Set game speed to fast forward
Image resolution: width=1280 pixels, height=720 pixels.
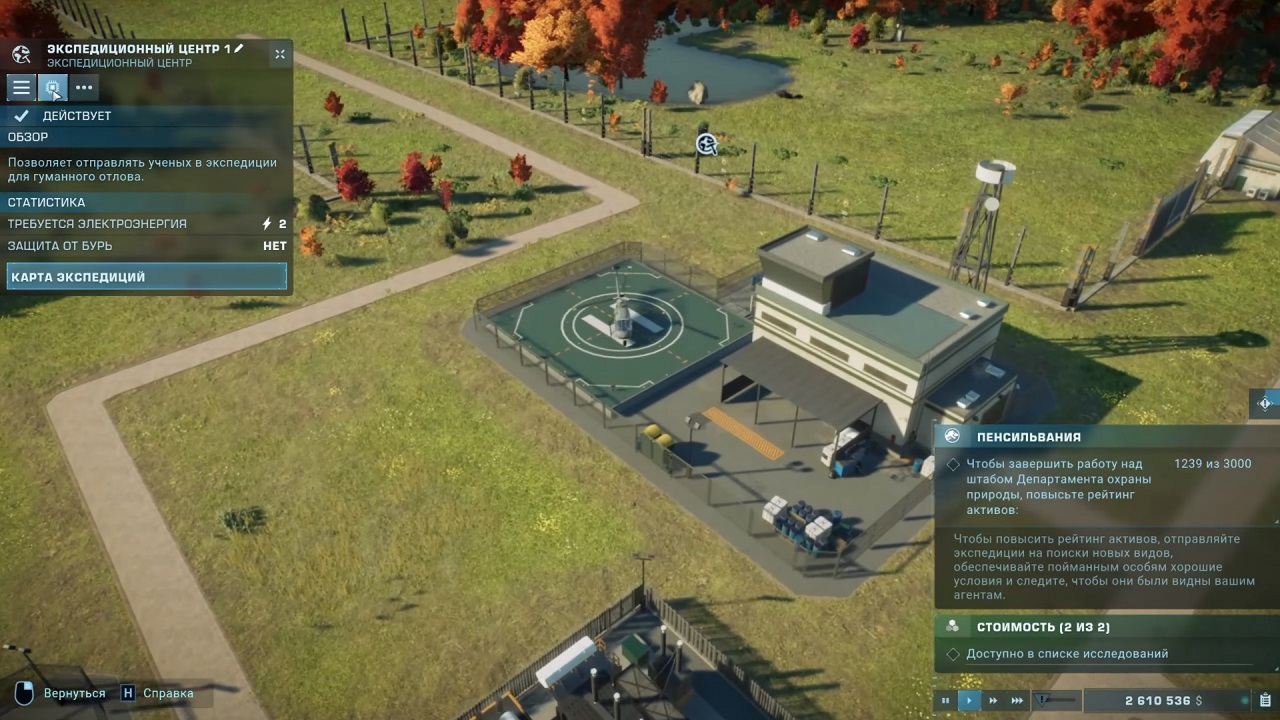993,701
